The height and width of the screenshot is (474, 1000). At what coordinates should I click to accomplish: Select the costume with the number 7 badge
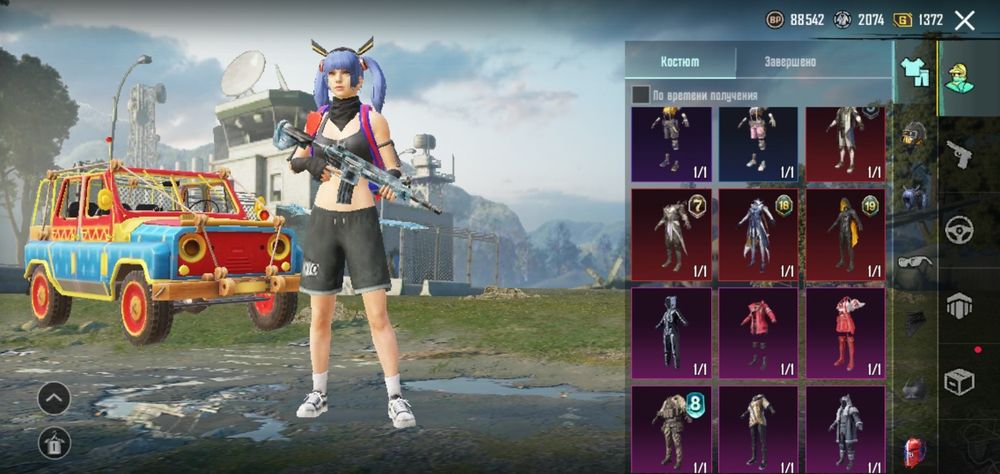coord(671,235)
